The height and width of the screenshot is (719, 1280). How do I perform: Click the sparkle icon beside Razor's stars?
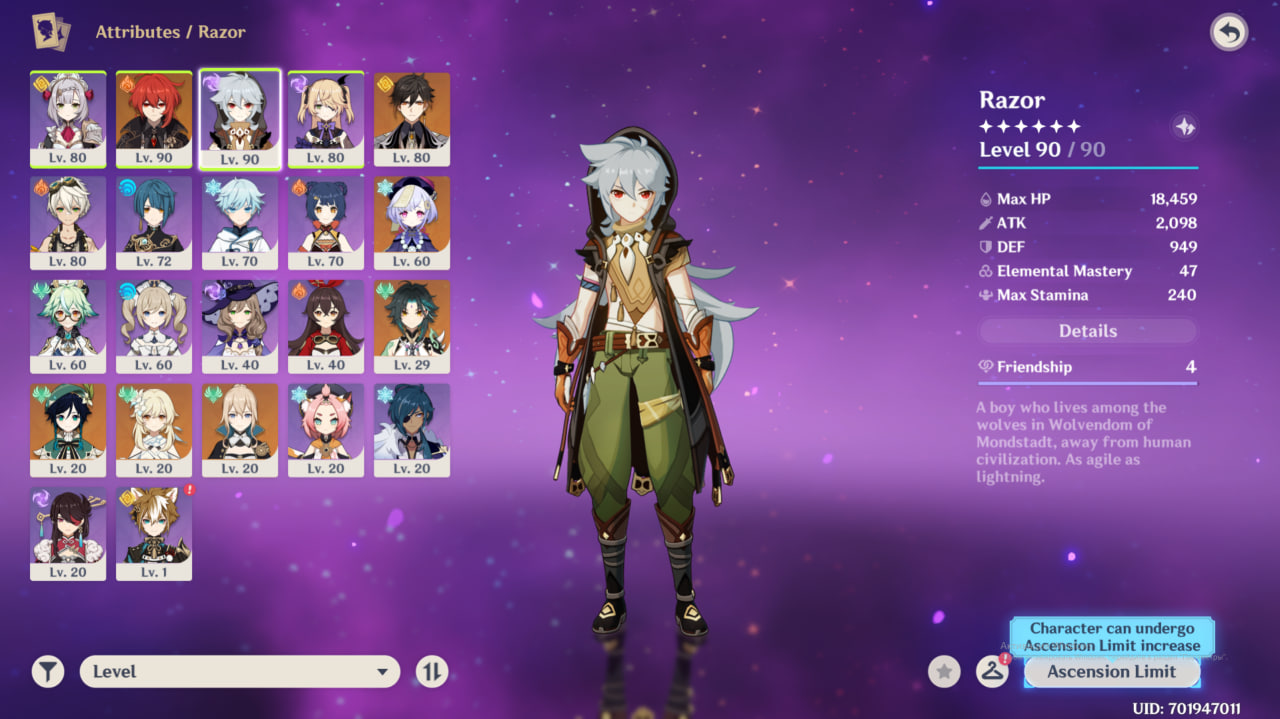[1184, 127]
